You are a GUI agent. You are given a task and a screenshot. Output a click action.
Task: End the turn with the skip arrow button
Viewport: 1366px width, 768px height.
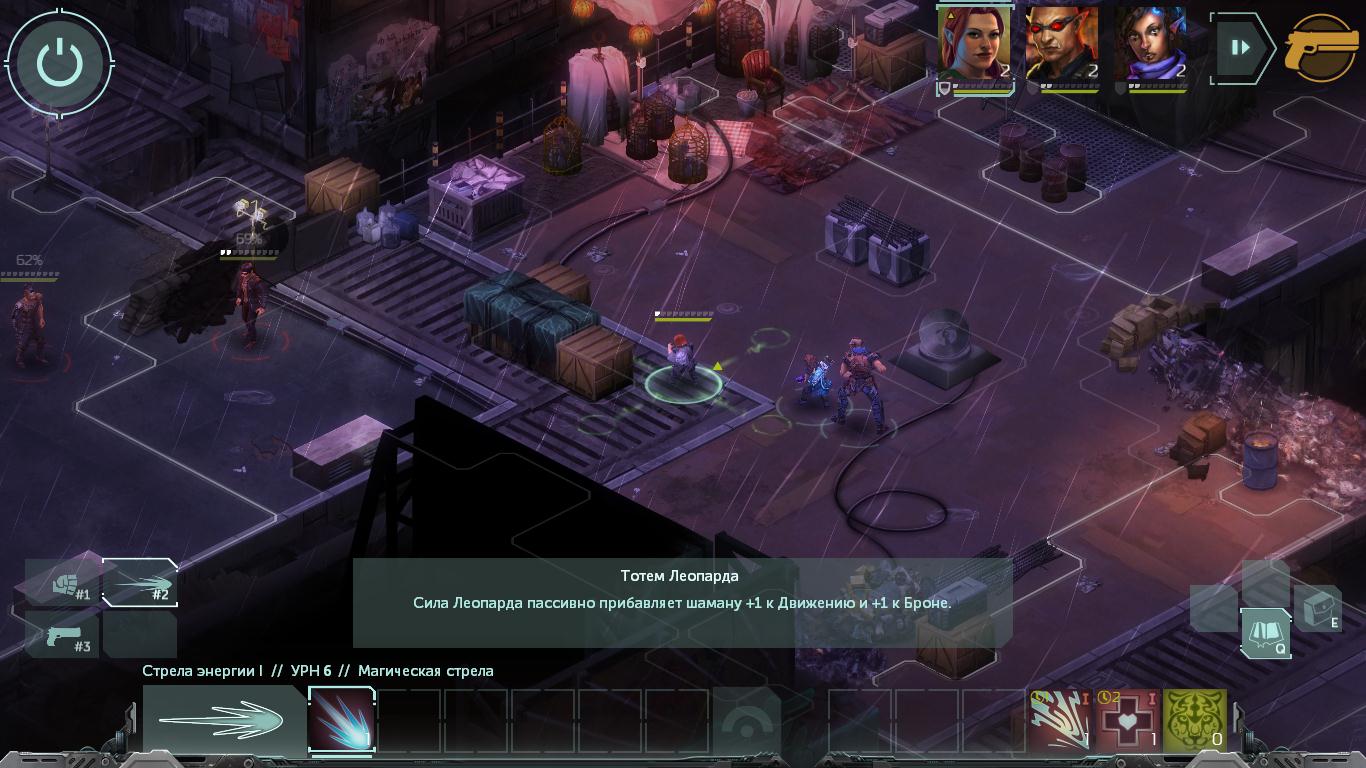click(x=1241, y=47)
